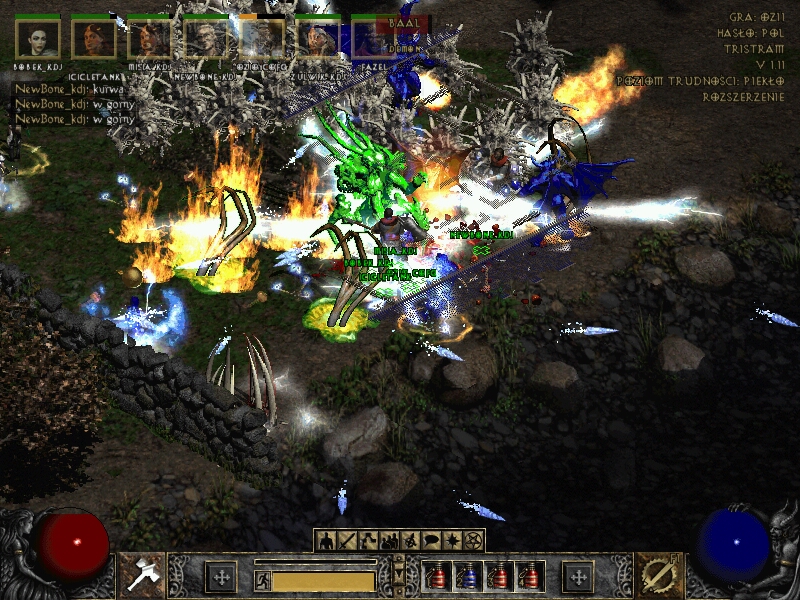Open the game menu pentagram icon

pos(473,541)
